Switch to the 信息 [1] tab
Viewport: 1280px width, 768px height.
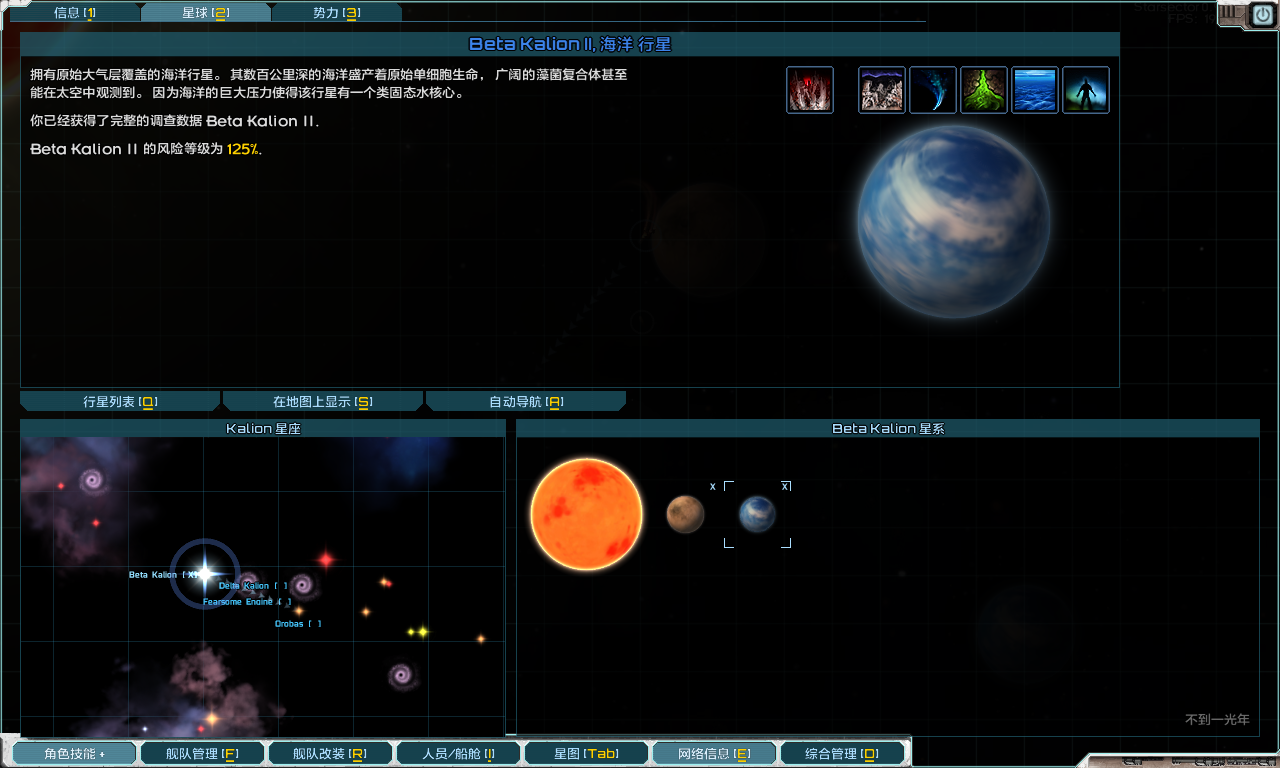[75, 13]
